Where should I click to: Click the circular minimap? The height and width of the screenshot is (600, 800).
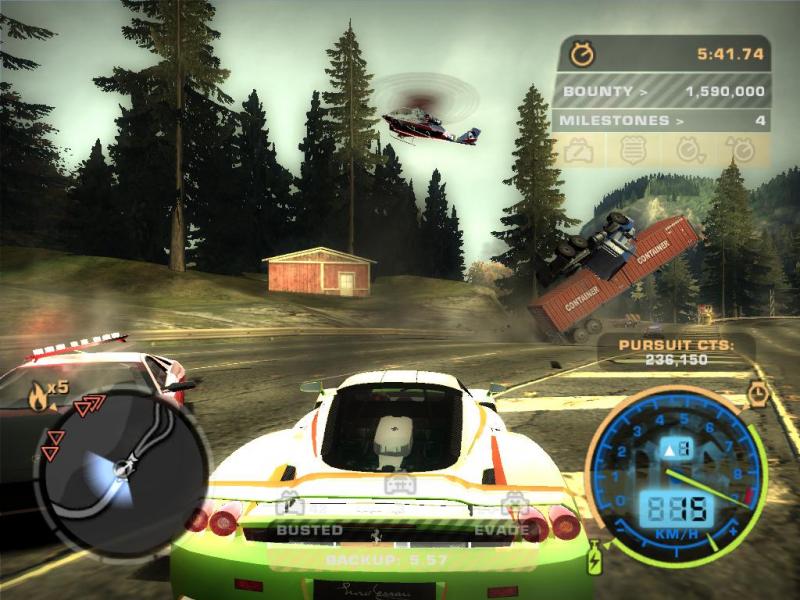coord(122,462)
